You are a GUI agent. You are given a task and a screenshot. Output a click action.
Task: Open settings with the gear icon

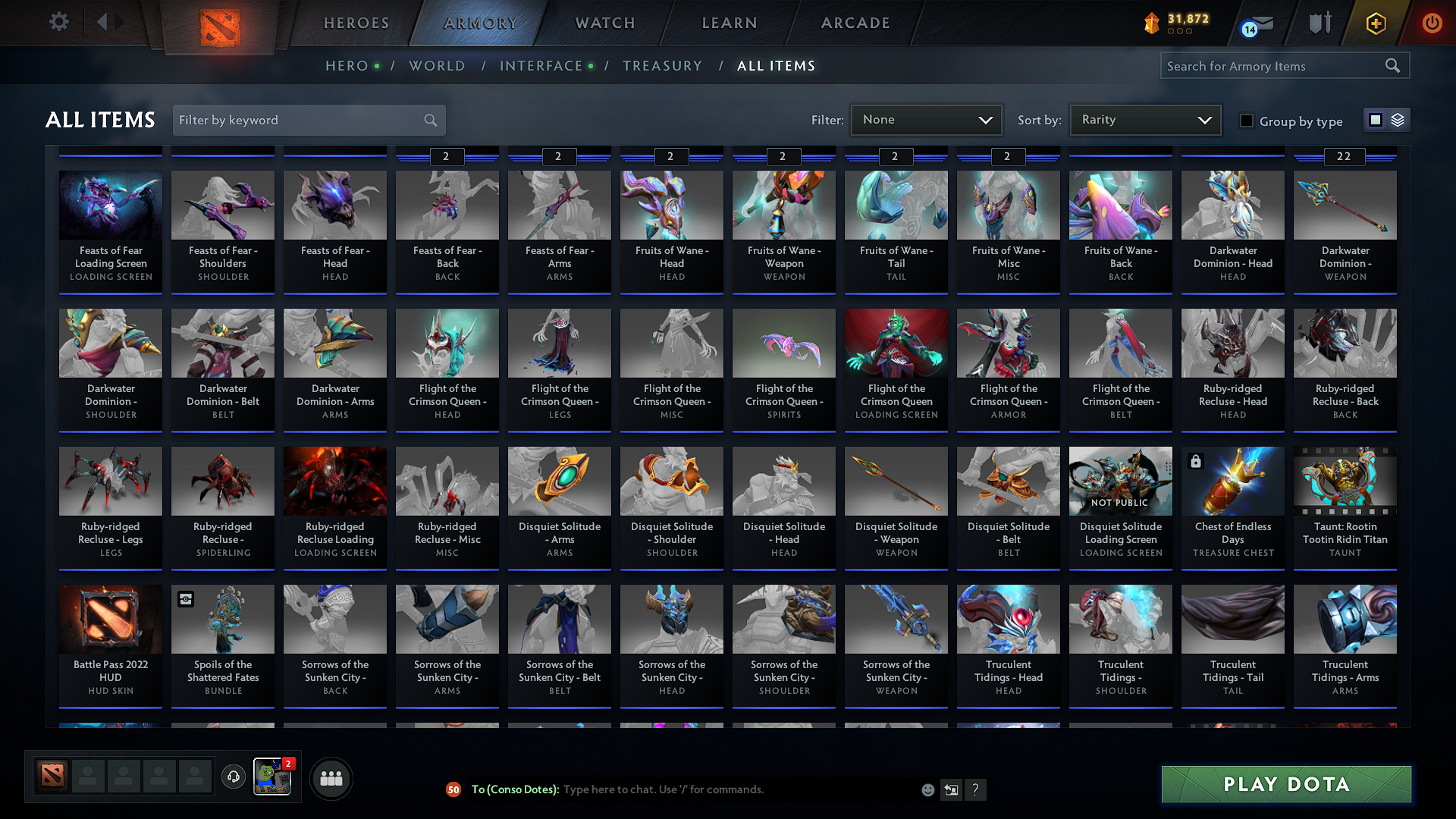point(58,22)
